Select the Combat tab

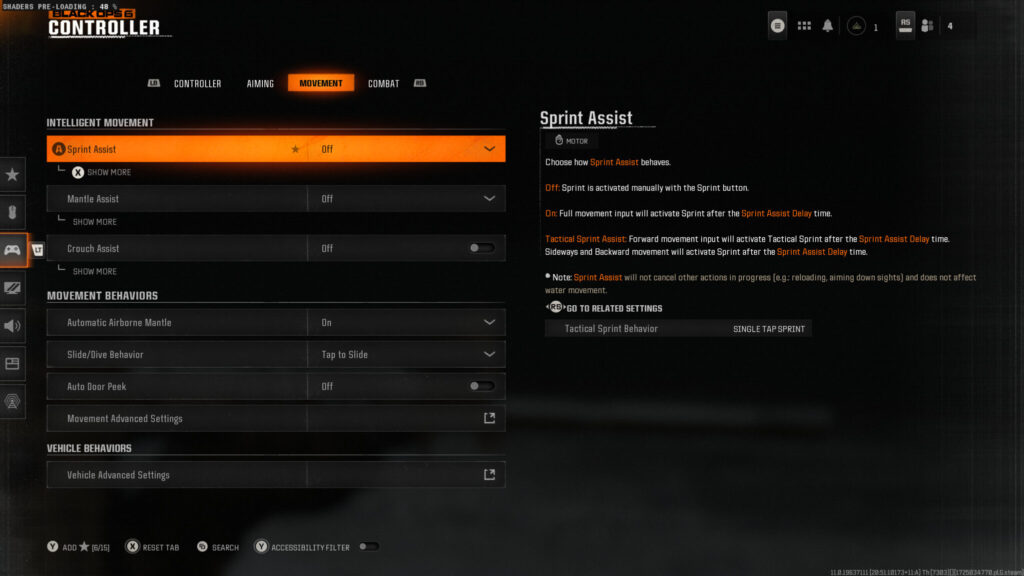[x=383, y=83]
